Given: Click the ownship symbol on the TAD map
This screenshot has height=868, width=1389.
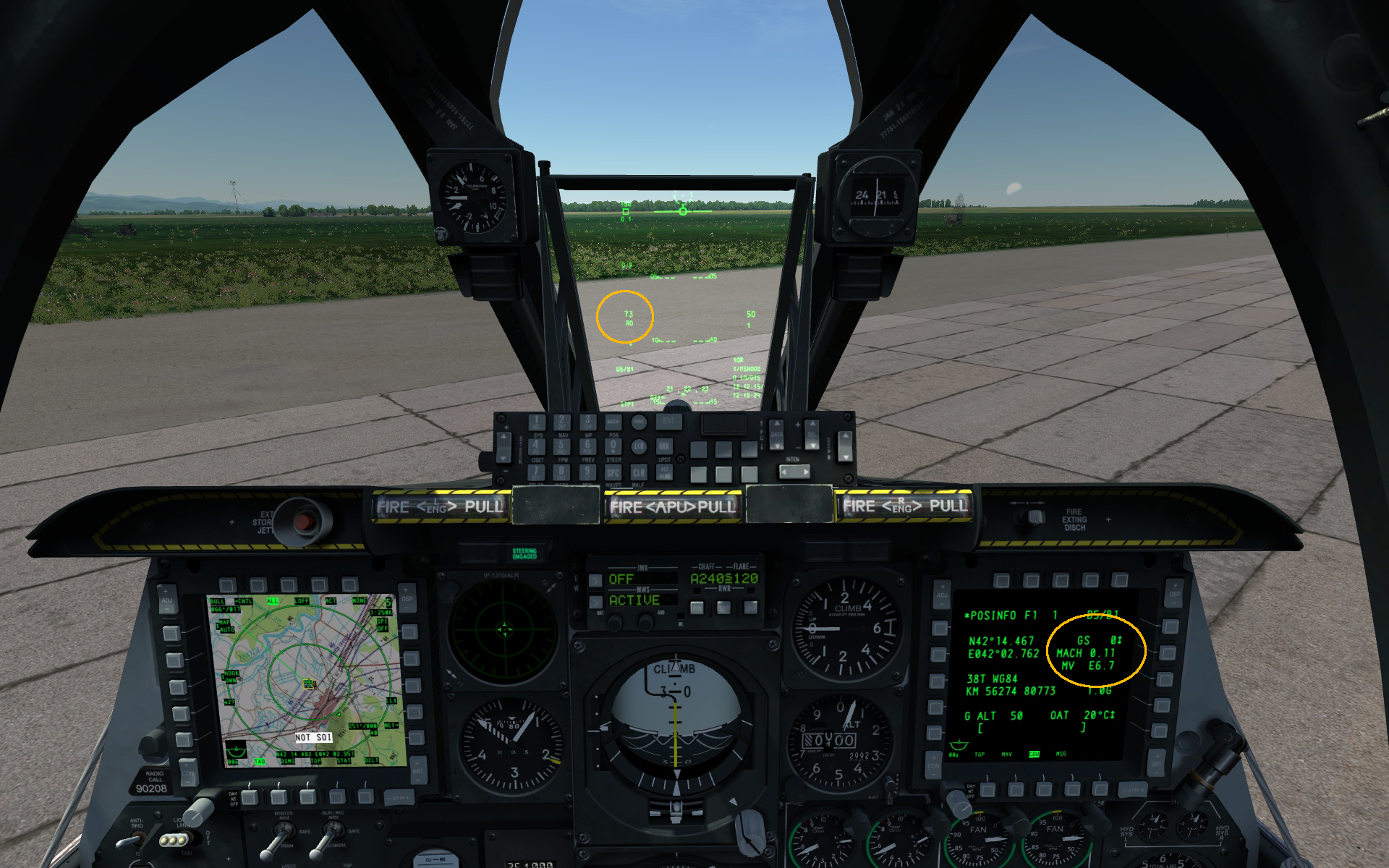Looking at the screenshot, I should click(308, 684).
